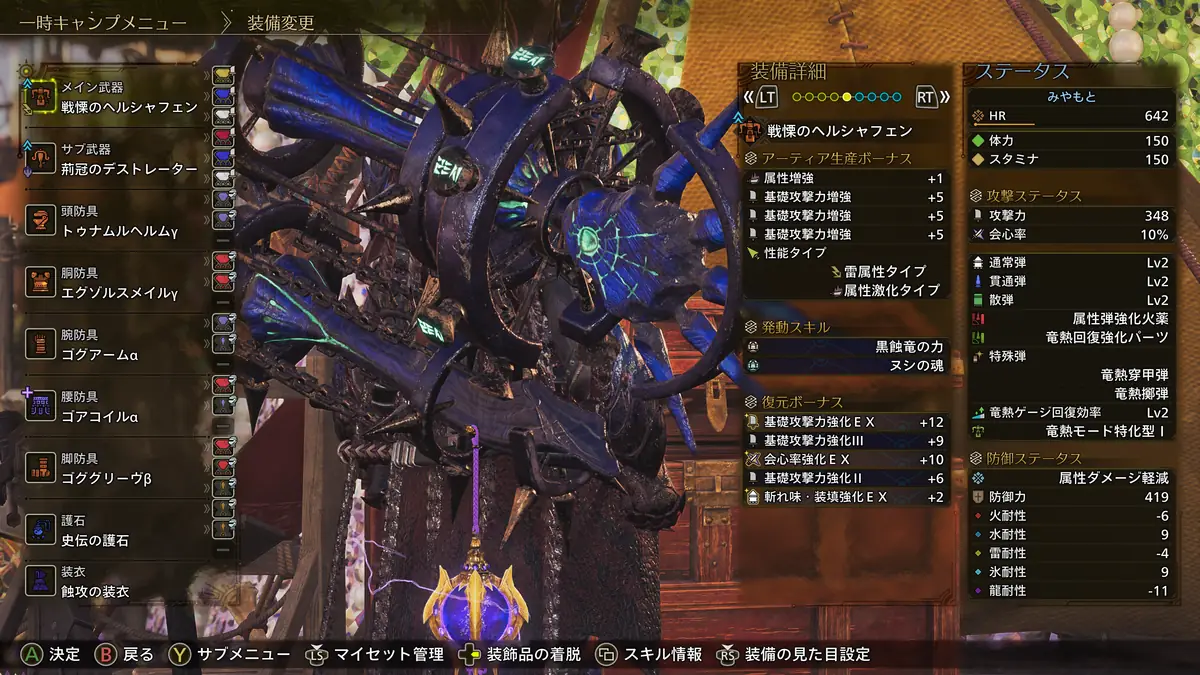Select 斬れ味・装填強化EX bonus row

845,497
